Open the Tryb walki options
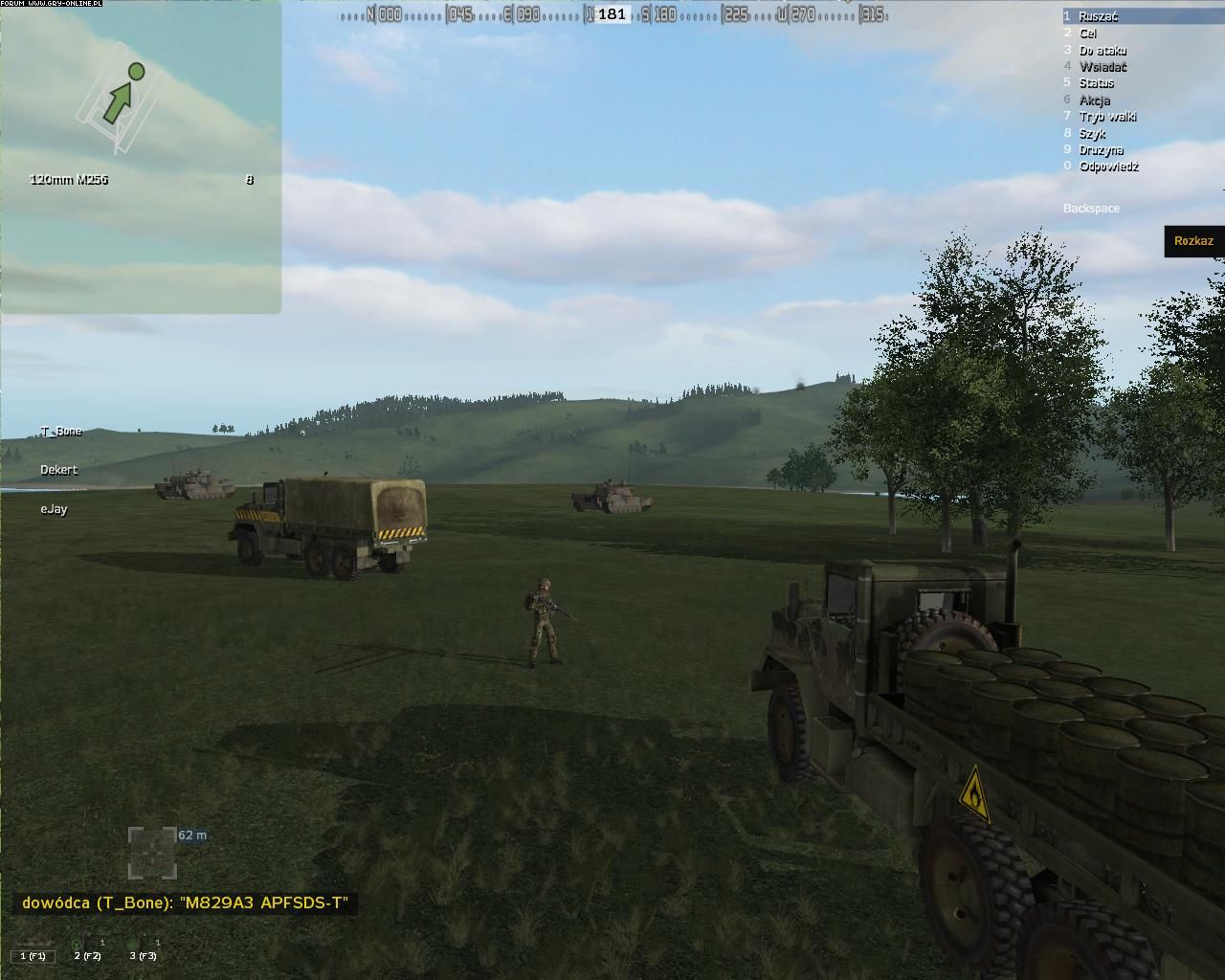This screenshot has width=1225, height=980. click(1107, 117)
